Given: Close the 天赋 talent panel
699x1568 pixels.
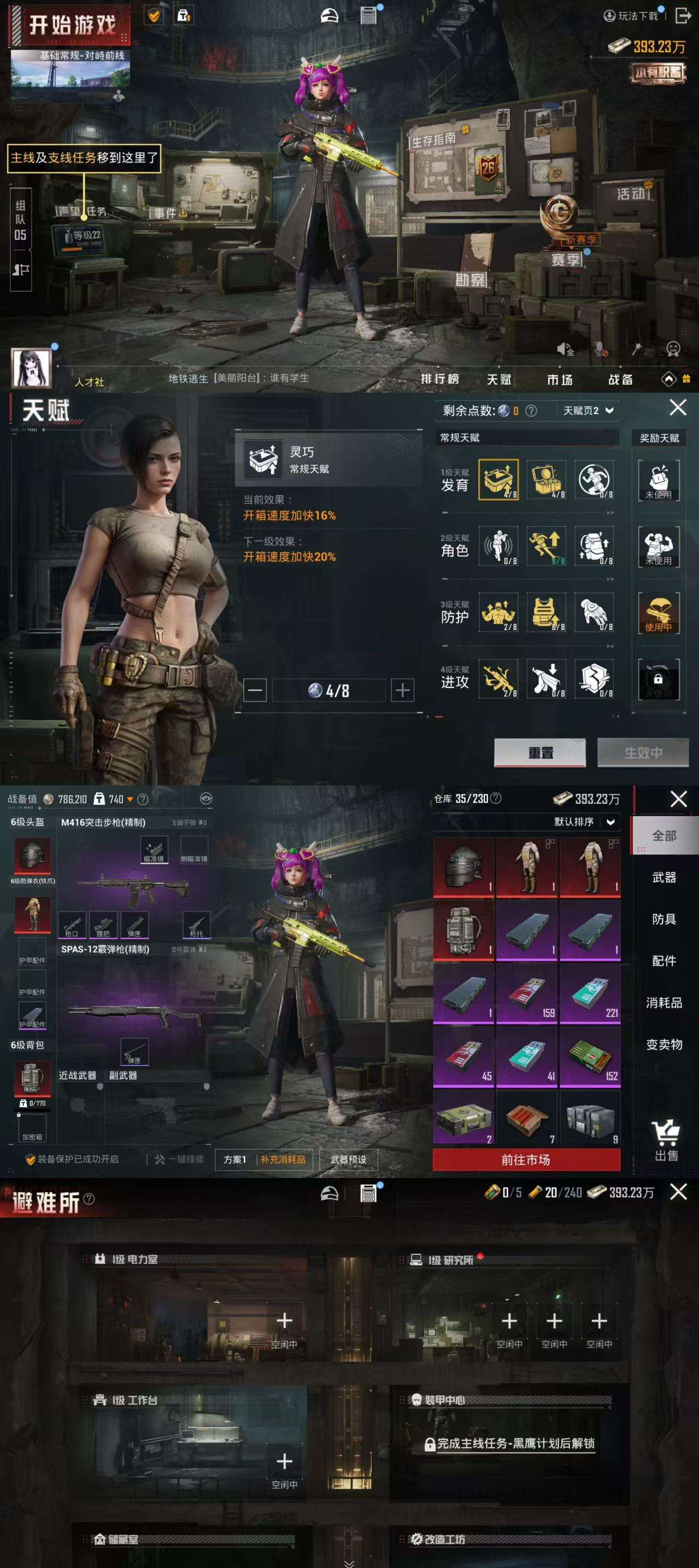Looking at the screenshot, I should [x=678, y=407].
